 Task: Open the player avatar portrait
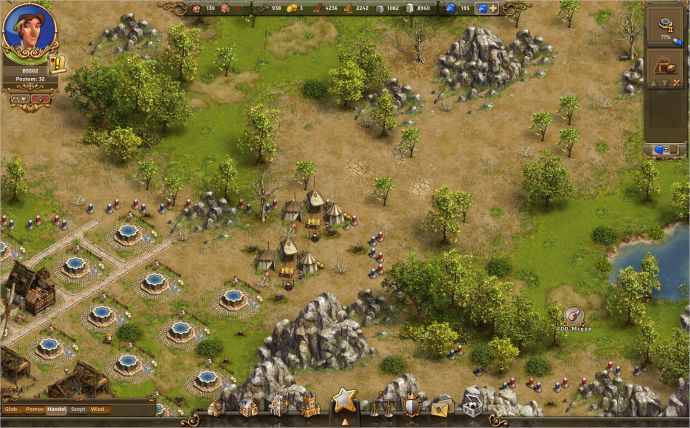29,30
